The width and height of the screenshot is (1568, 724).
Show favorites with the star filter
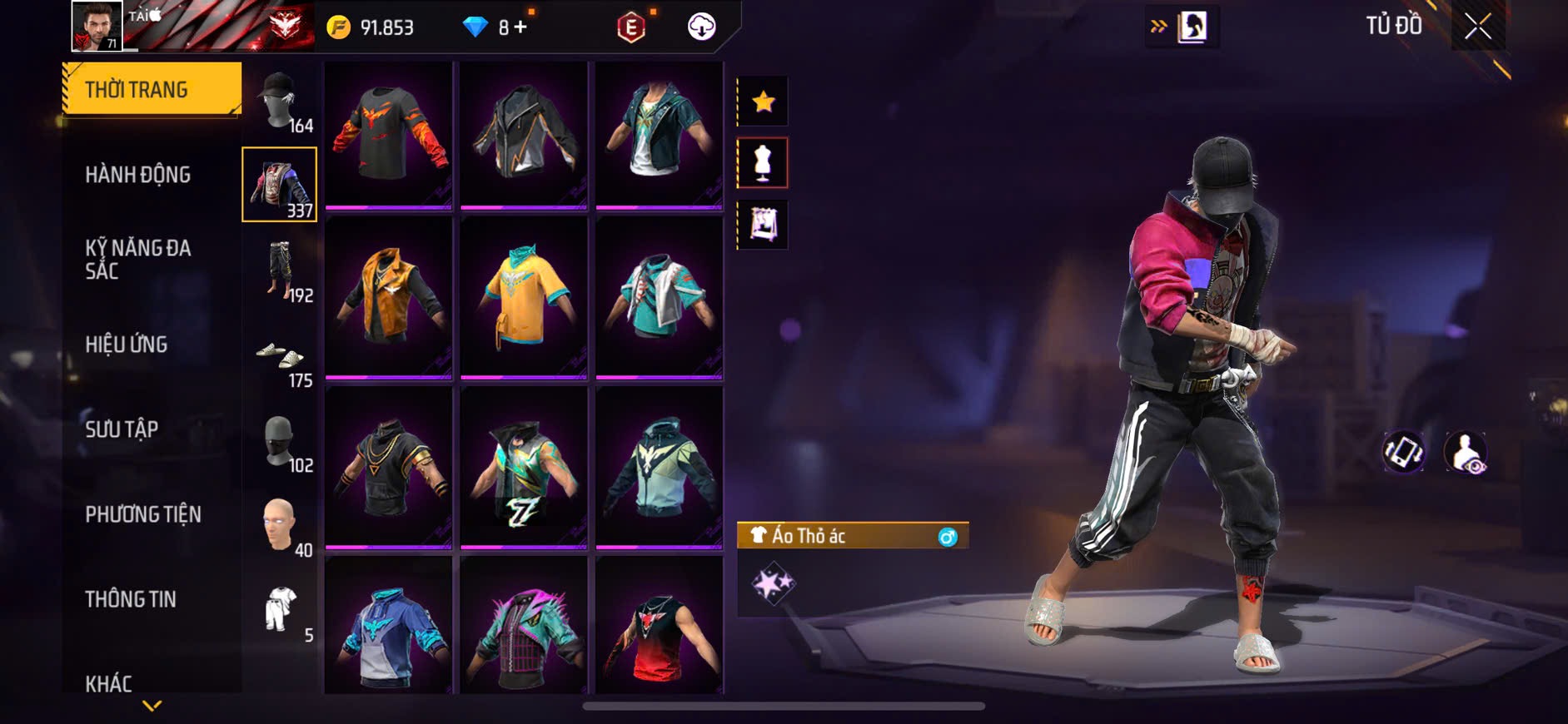click(x=763, y=102)
